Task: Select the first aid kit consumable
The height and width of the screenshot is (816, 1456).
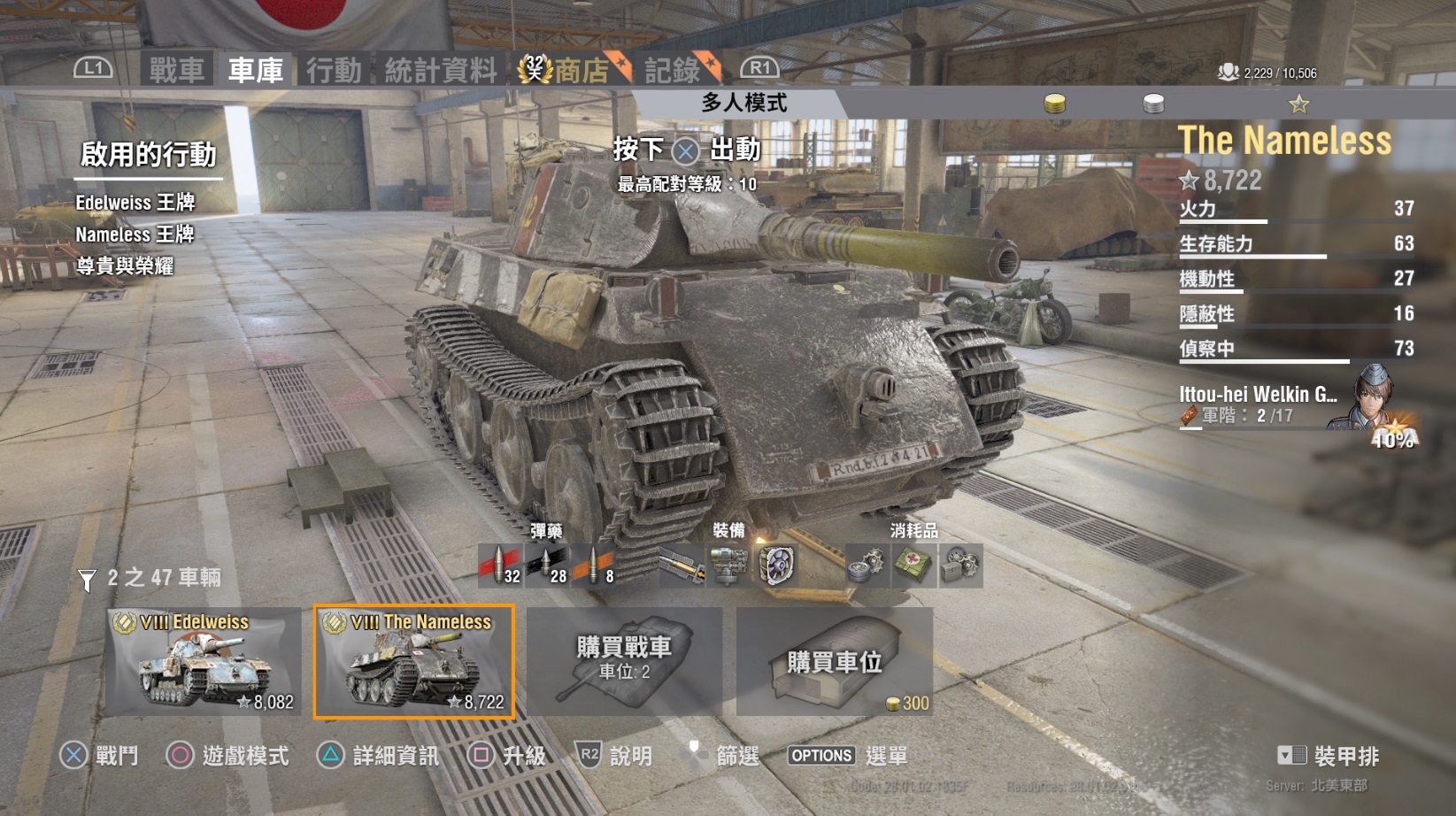Action: 913,565
